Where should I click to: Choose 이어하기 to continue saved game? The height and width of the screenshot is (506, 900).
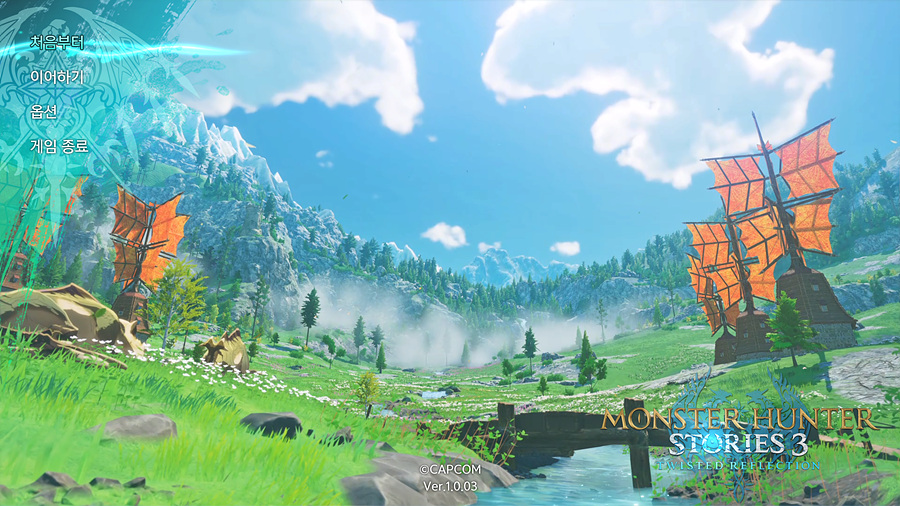(x=57, y=77)
